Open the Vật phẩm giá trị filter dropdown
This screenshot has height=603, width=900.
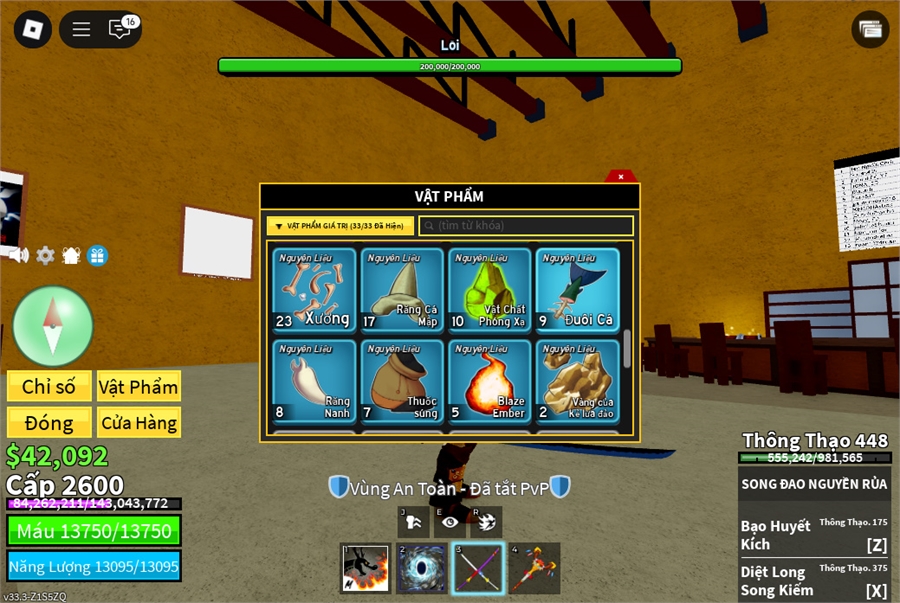pos(340,226)
